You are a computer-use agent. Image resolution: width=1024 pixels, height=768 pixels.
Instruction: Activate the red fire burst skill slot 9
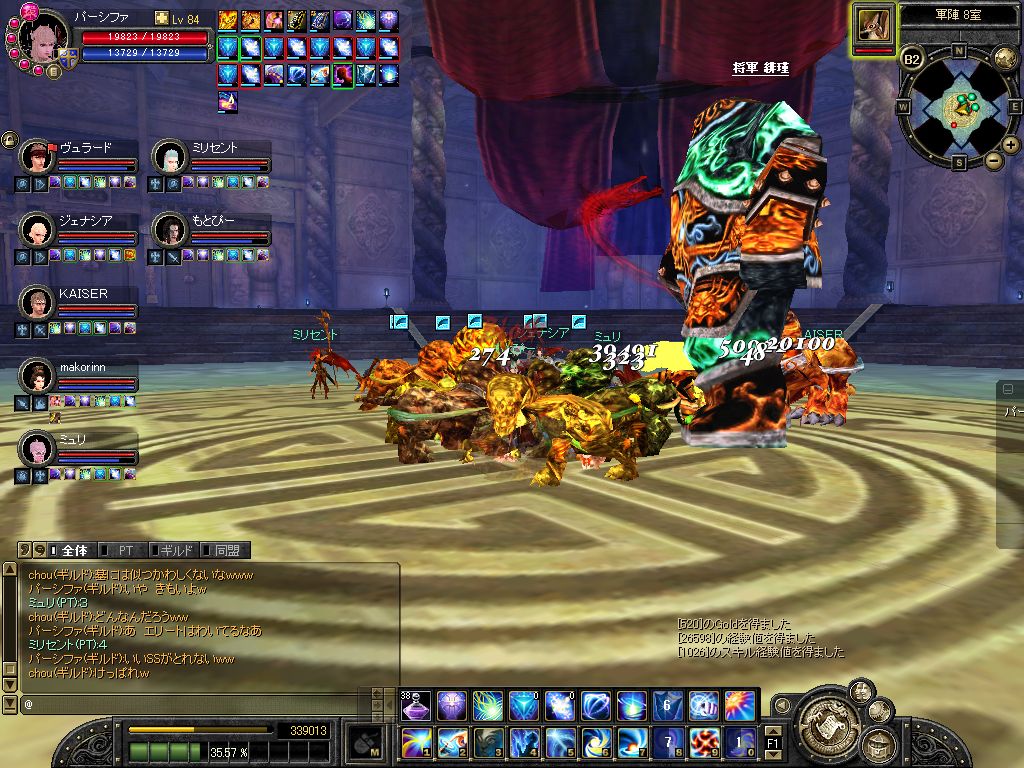click(x=704, y=742)
